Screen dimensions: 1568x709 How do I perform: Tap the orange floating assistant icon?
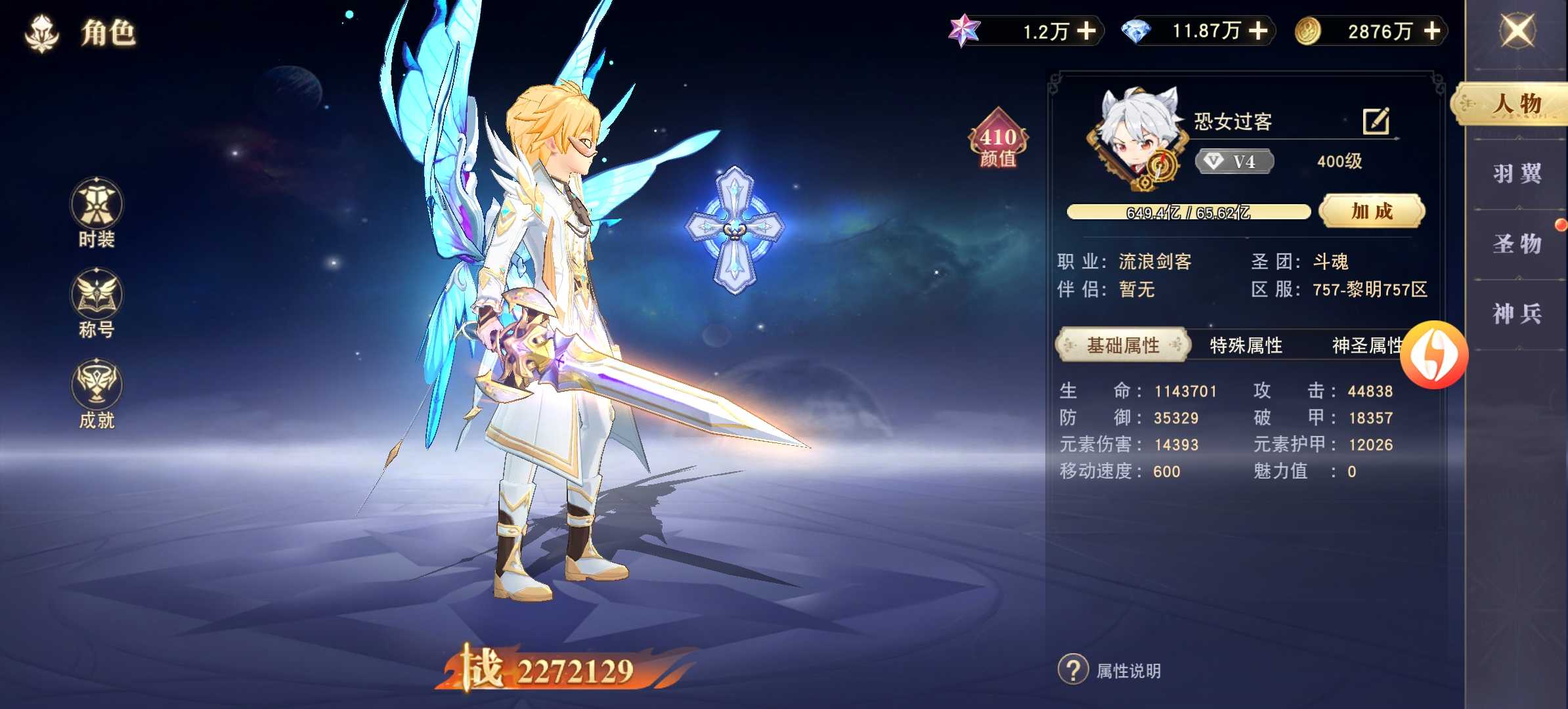click(x=1434, y=354)
